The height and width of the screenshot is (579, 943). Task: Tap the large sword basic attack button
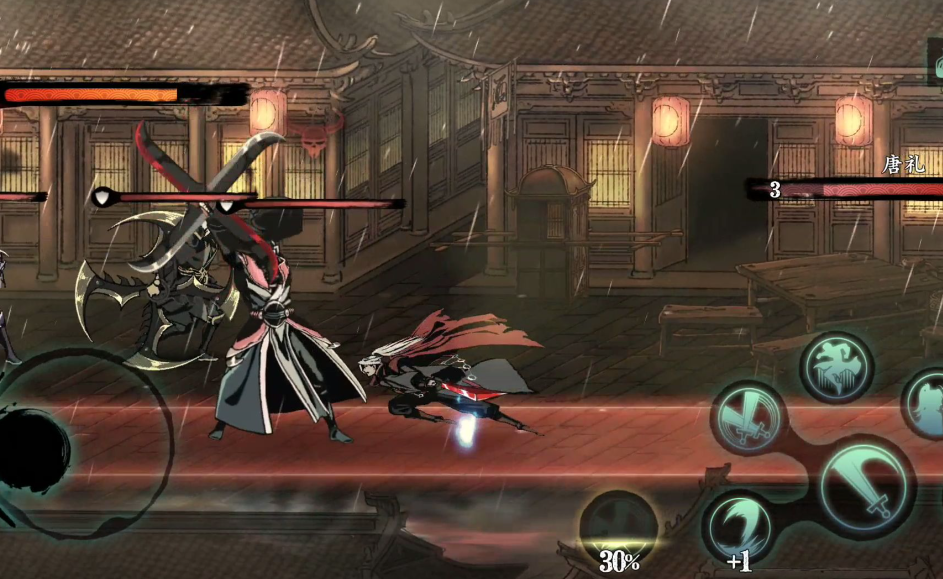coord(866,486)
